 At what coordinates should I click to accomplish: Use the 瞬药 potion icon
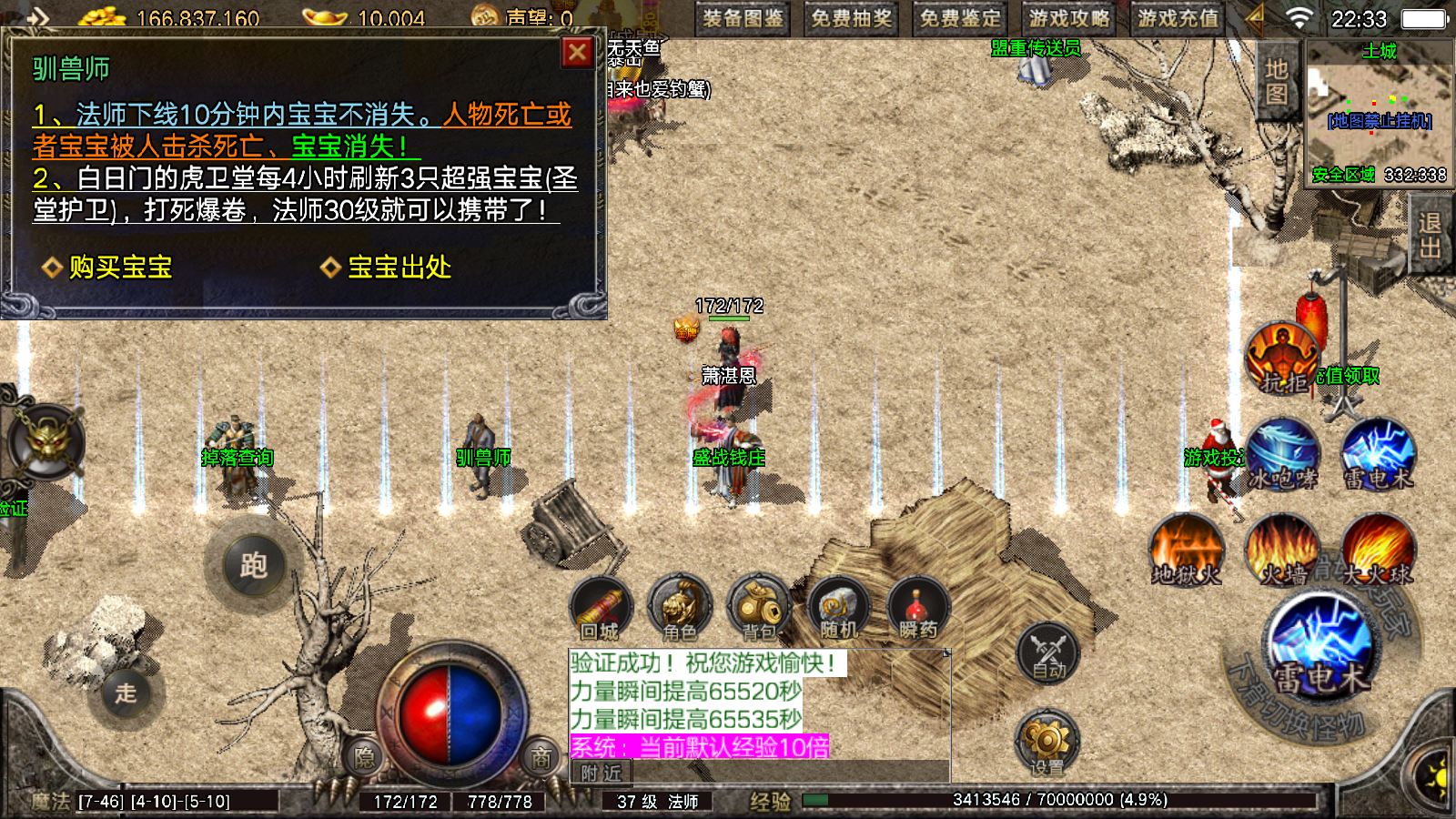tap(917, 608)
